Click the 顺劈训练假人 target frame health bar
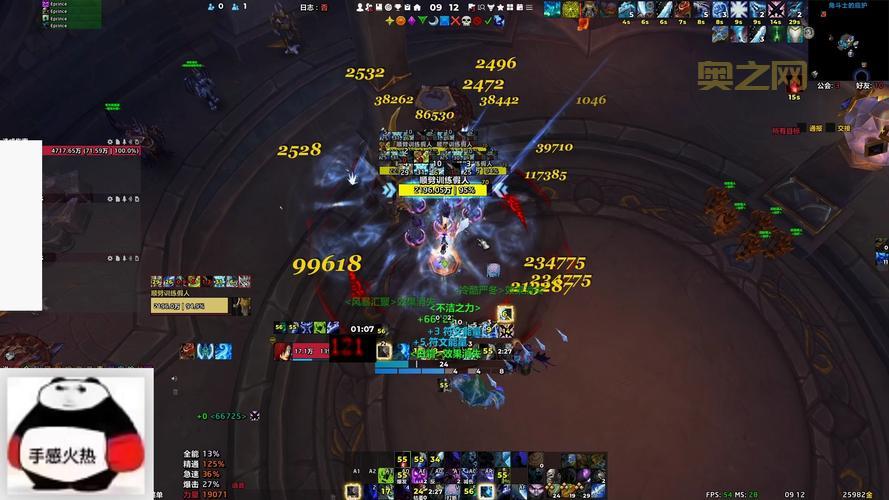Image resolution: width=889 pixels, height=500 pixels. click(441, 189)
